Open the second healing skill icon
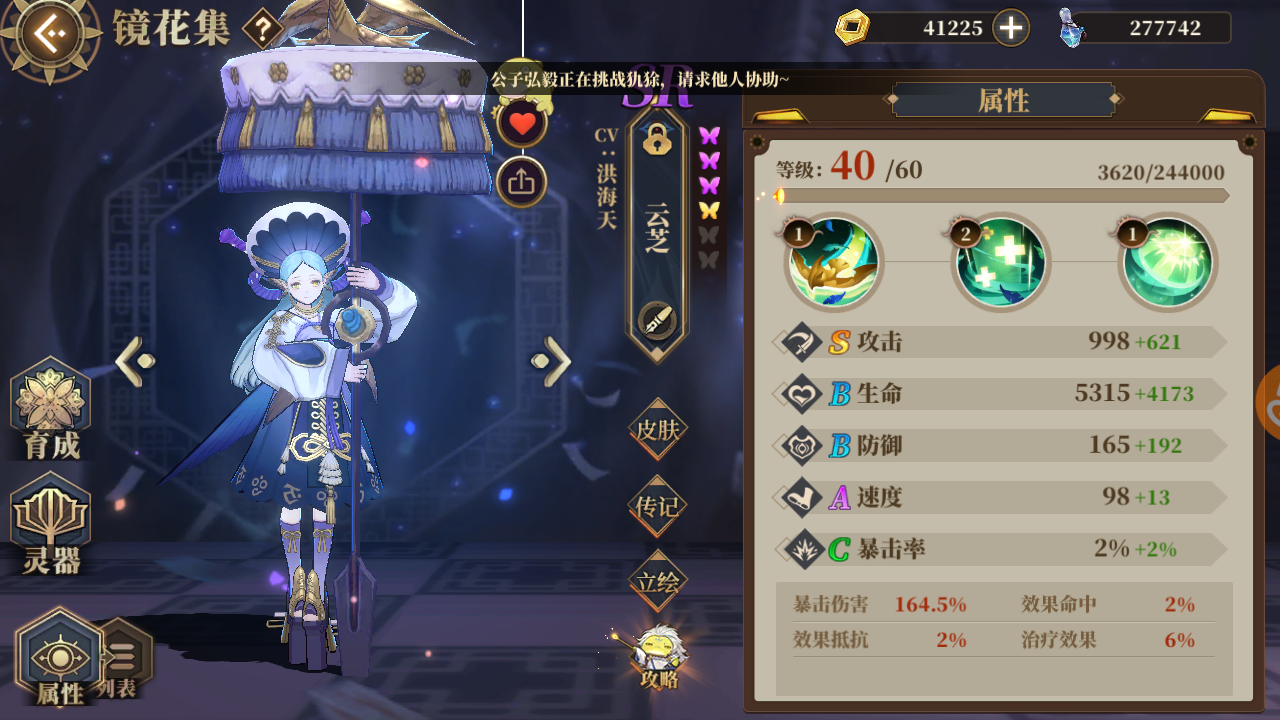Screen dimensions: 1280x720 tap(1000, 263)
